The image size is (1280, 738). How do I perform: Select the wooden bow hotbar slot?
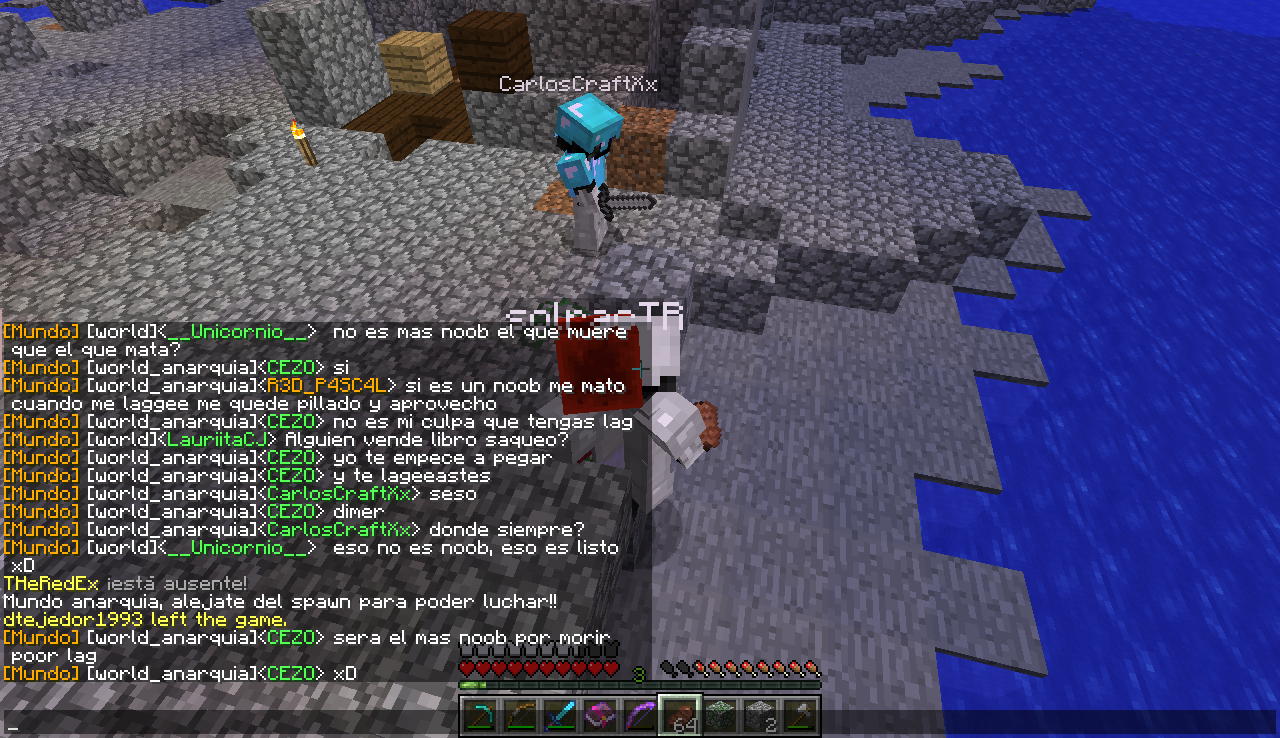519,716
